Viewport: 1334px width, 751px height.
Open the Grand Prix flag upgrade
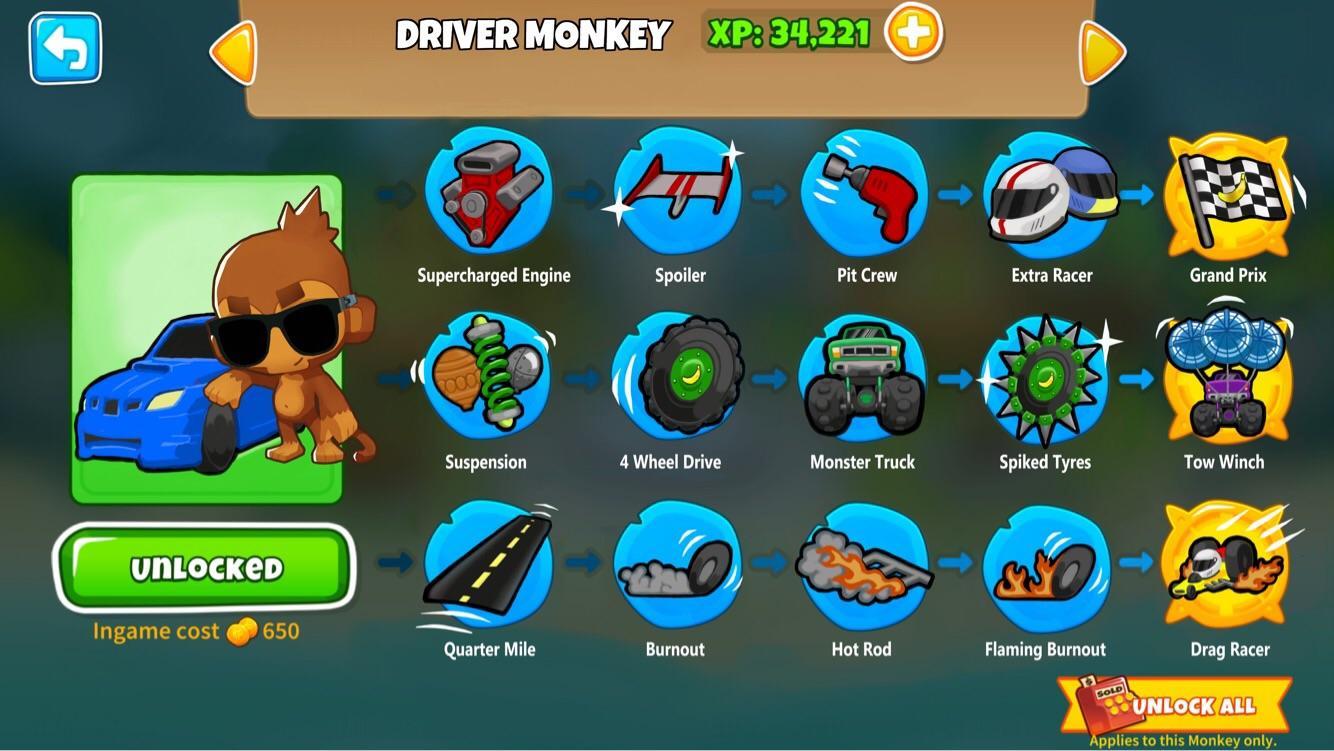pyautogui.click(x=1227, y=196)
